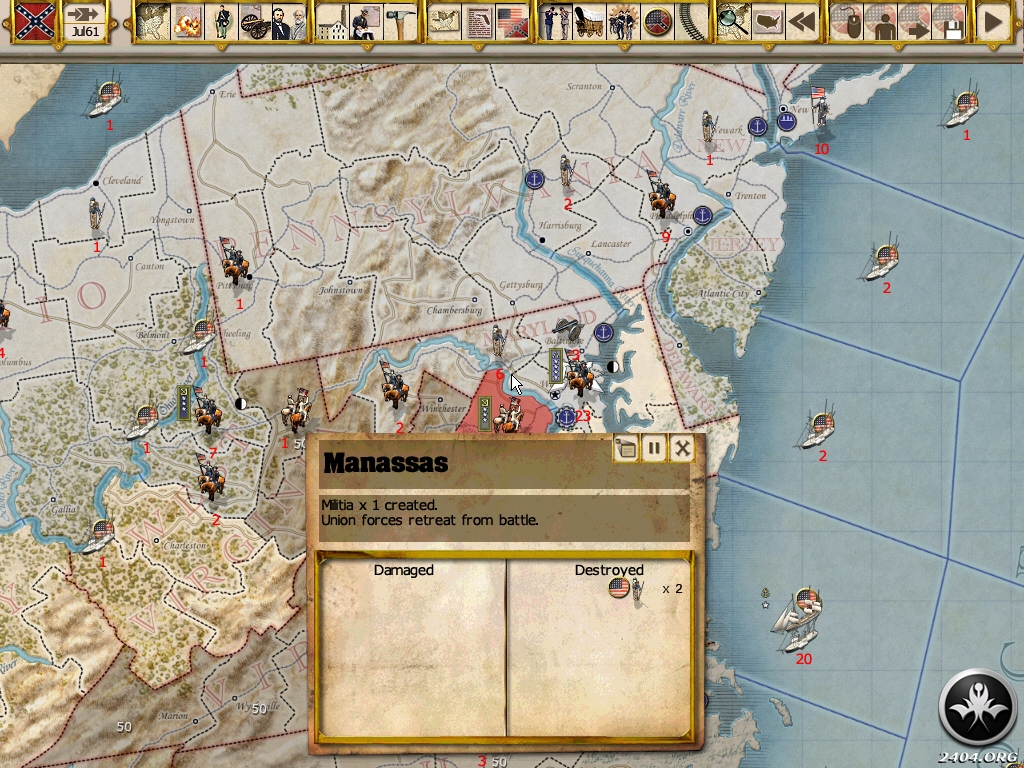Screen dimensions: 1024x768
Task: Open the blue soldier infantry icon
Action: click(x=221, y=21)
